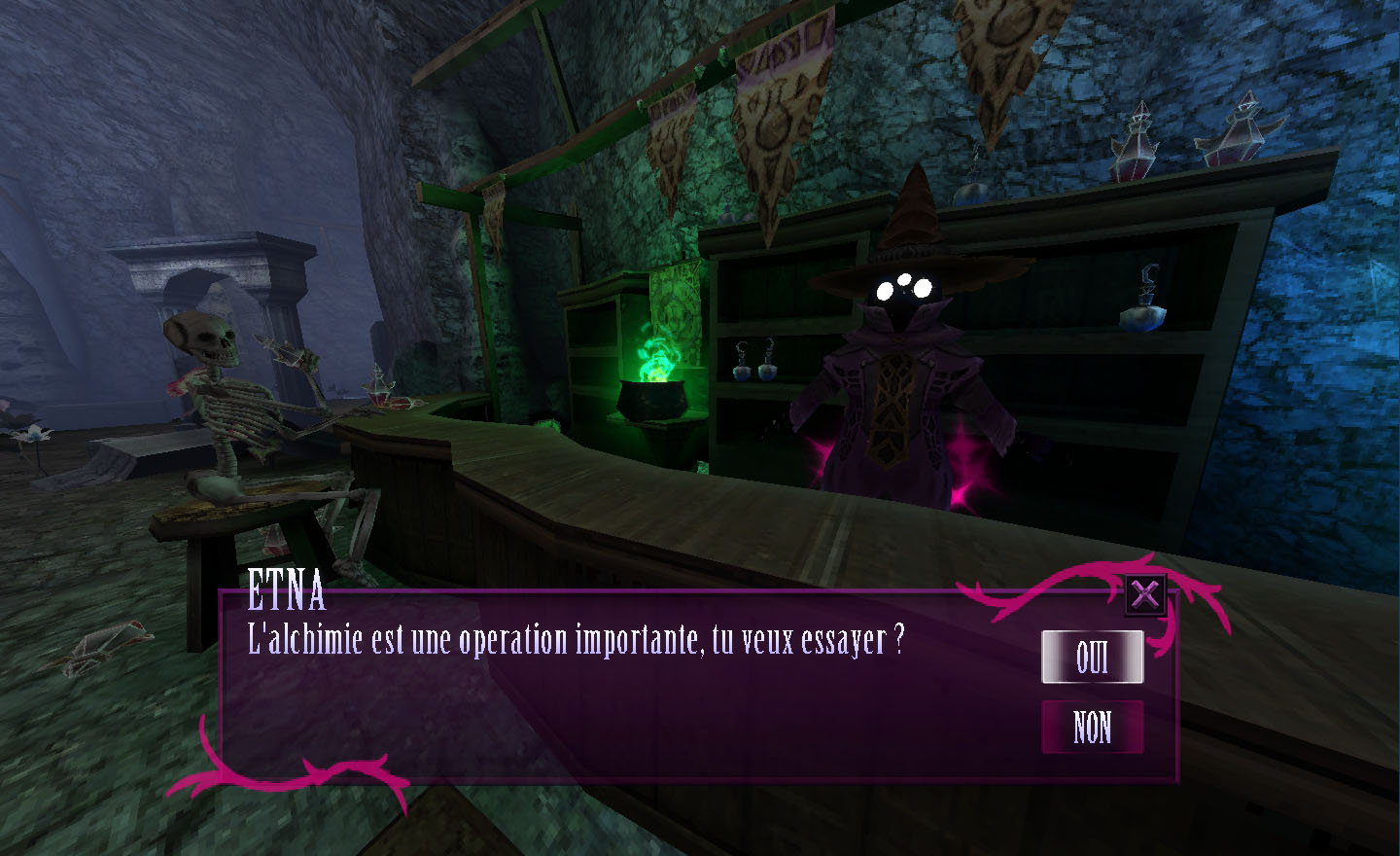The height and width of the screenshot is (856, 1400).
Task: Choose the NON reply option
Action: click(1092, 727)
